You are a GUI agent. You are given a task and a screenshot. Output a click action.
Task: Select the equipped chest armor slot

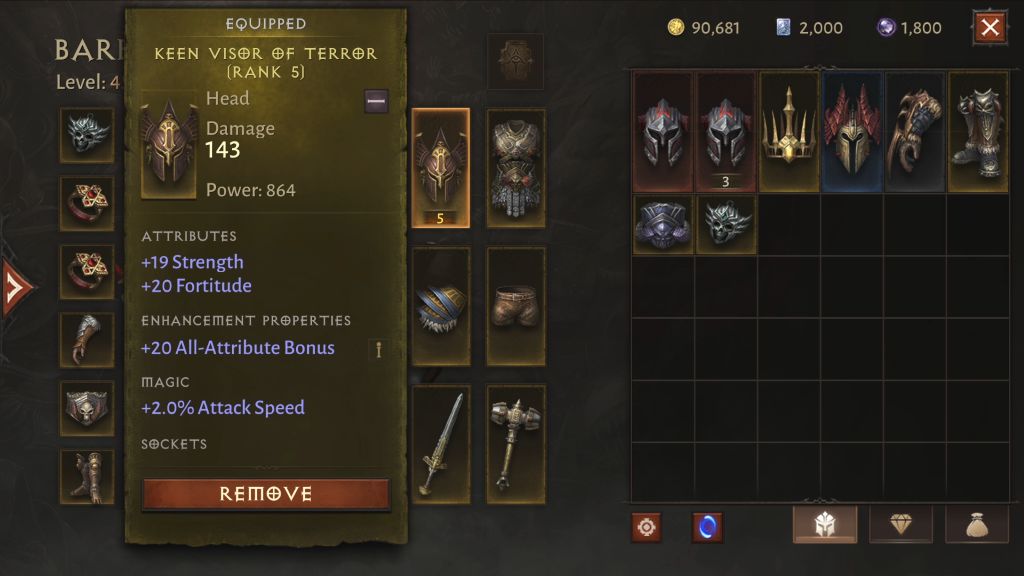coord(516,167)
